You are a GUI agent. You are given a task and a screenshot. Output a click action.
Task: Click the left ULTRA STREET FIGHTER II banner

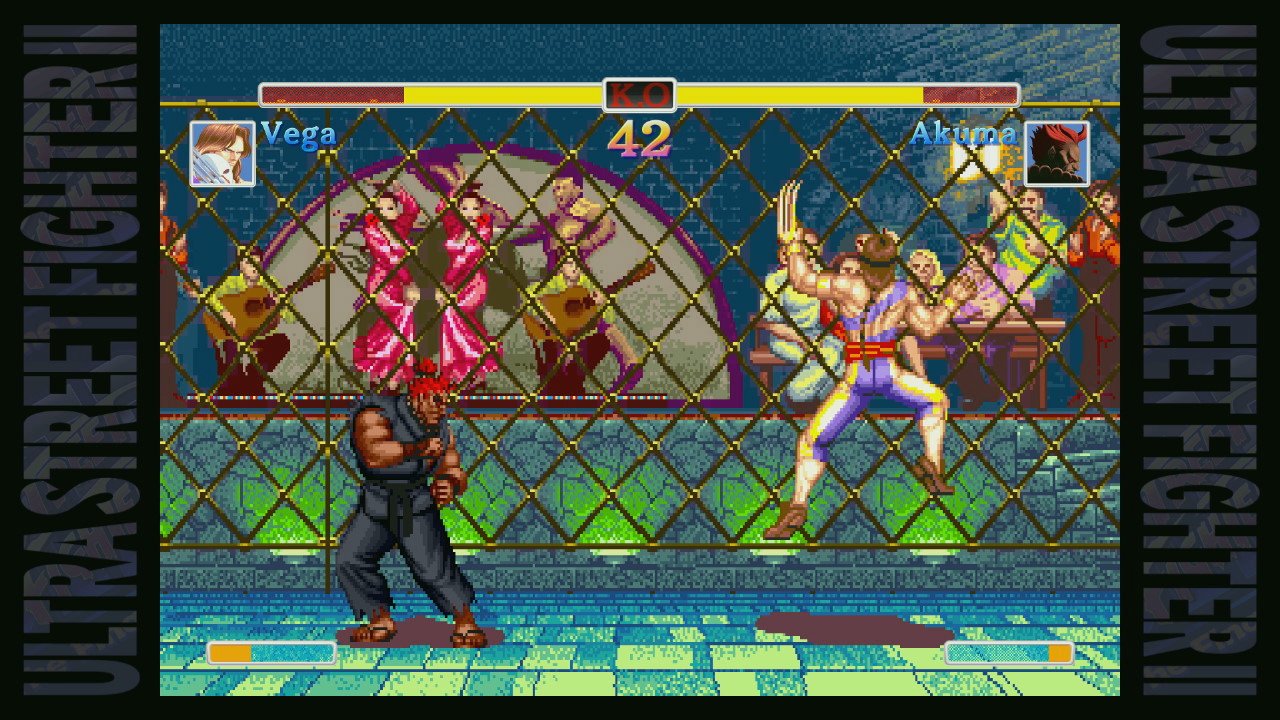coord(75,360)
